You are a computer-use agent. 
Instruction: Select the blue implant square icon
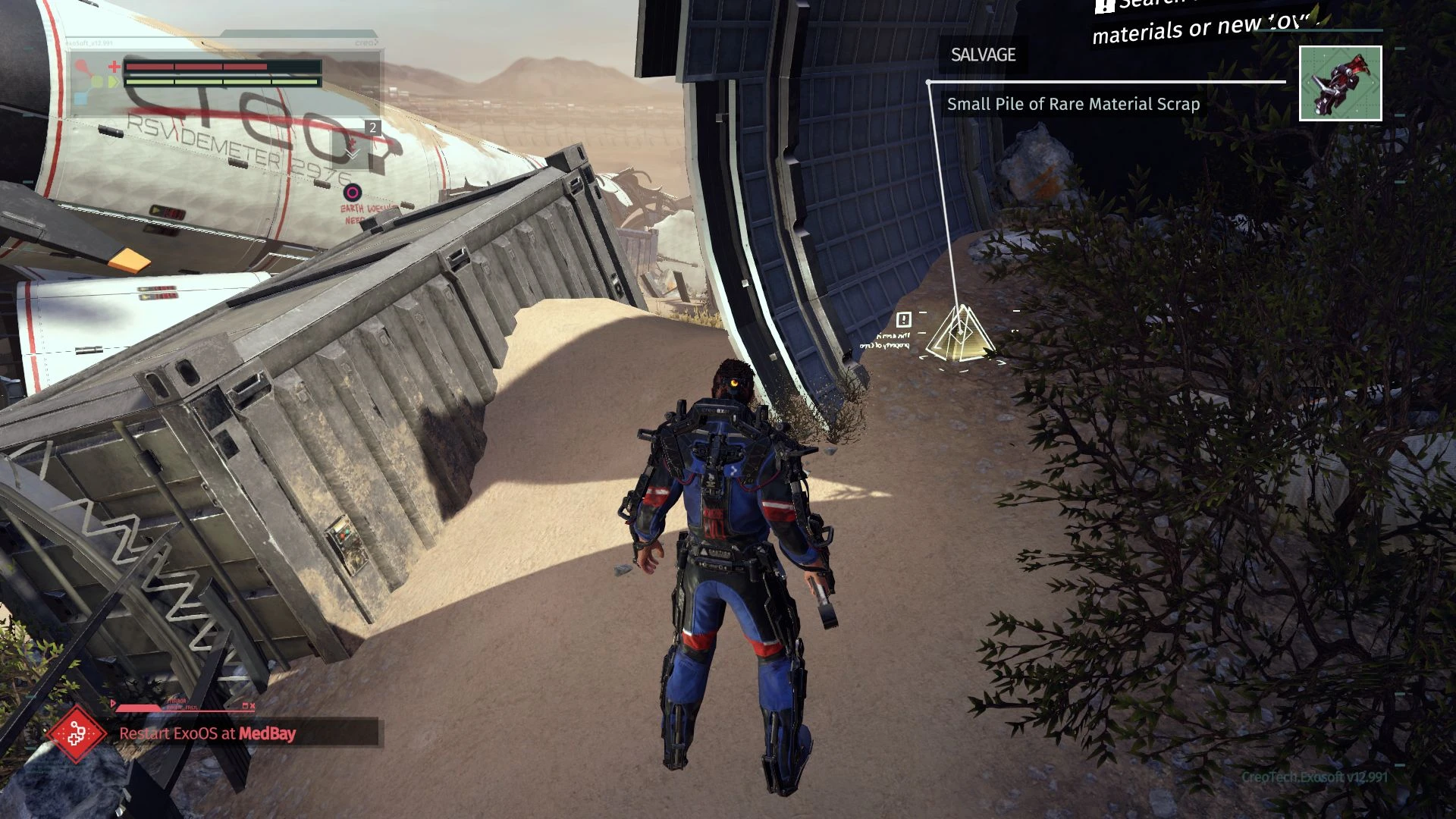(x=81, y=98)
